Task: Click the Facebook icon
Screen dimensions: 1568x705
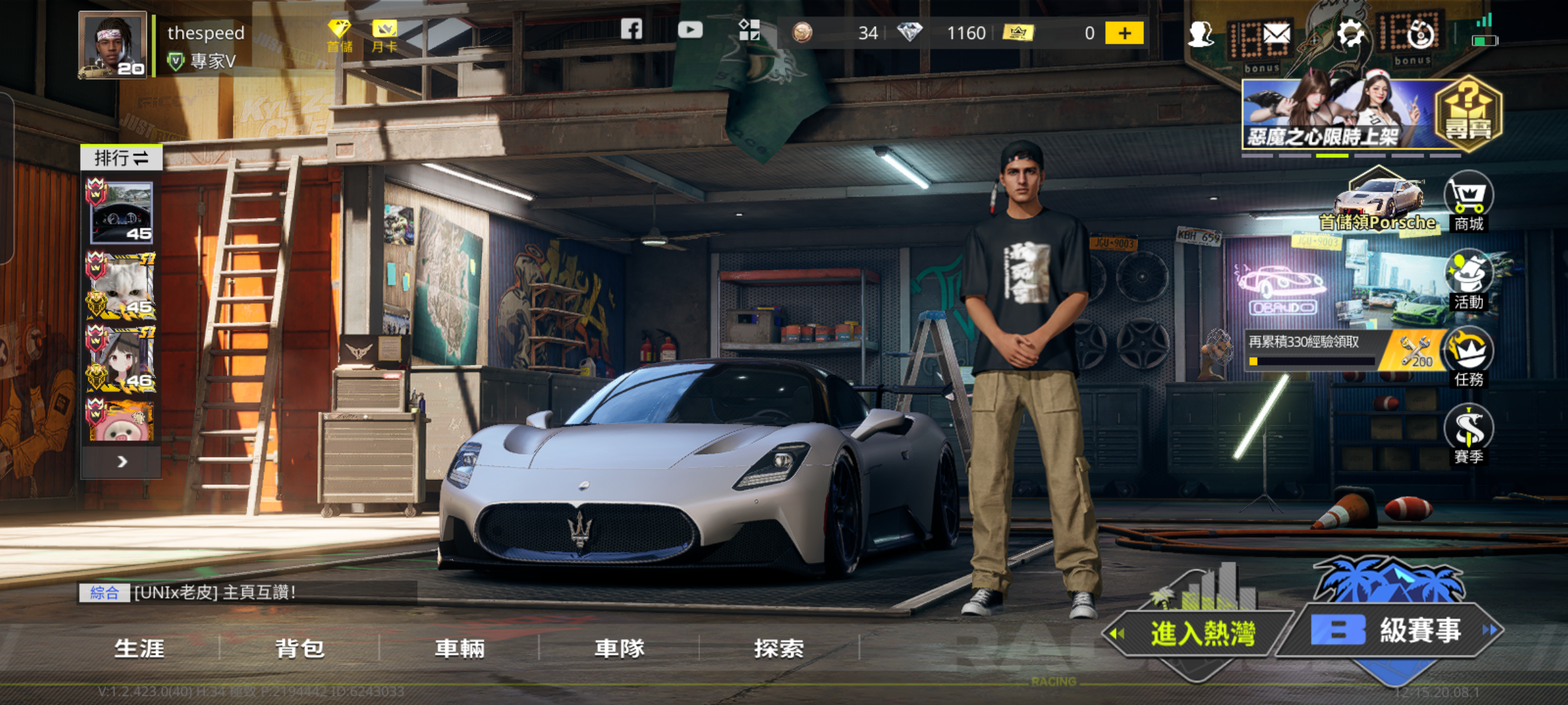Action: (x=631, y=30)
